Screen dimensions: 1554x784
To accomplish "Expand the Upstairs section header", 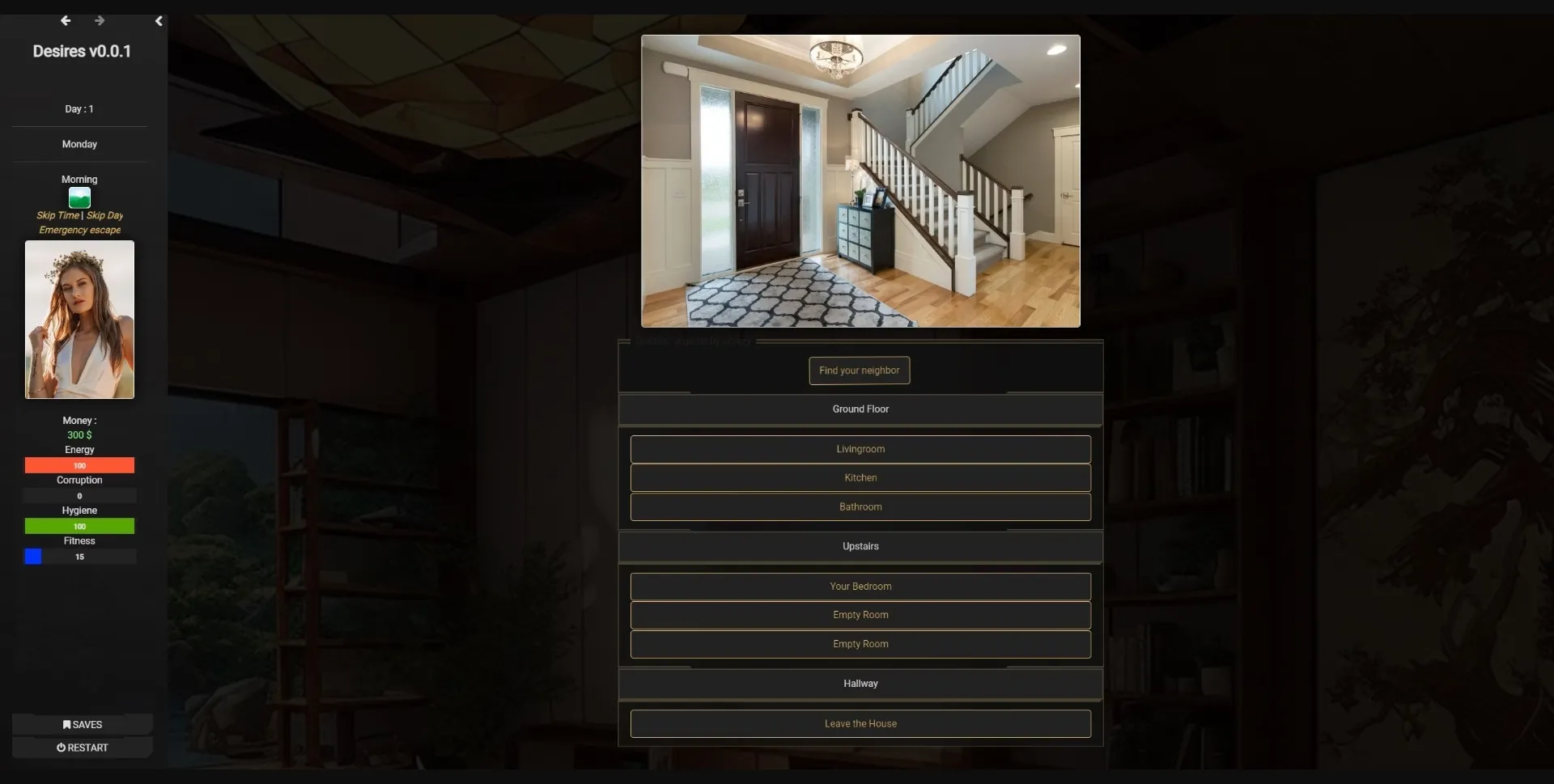I will coord(860,546).
